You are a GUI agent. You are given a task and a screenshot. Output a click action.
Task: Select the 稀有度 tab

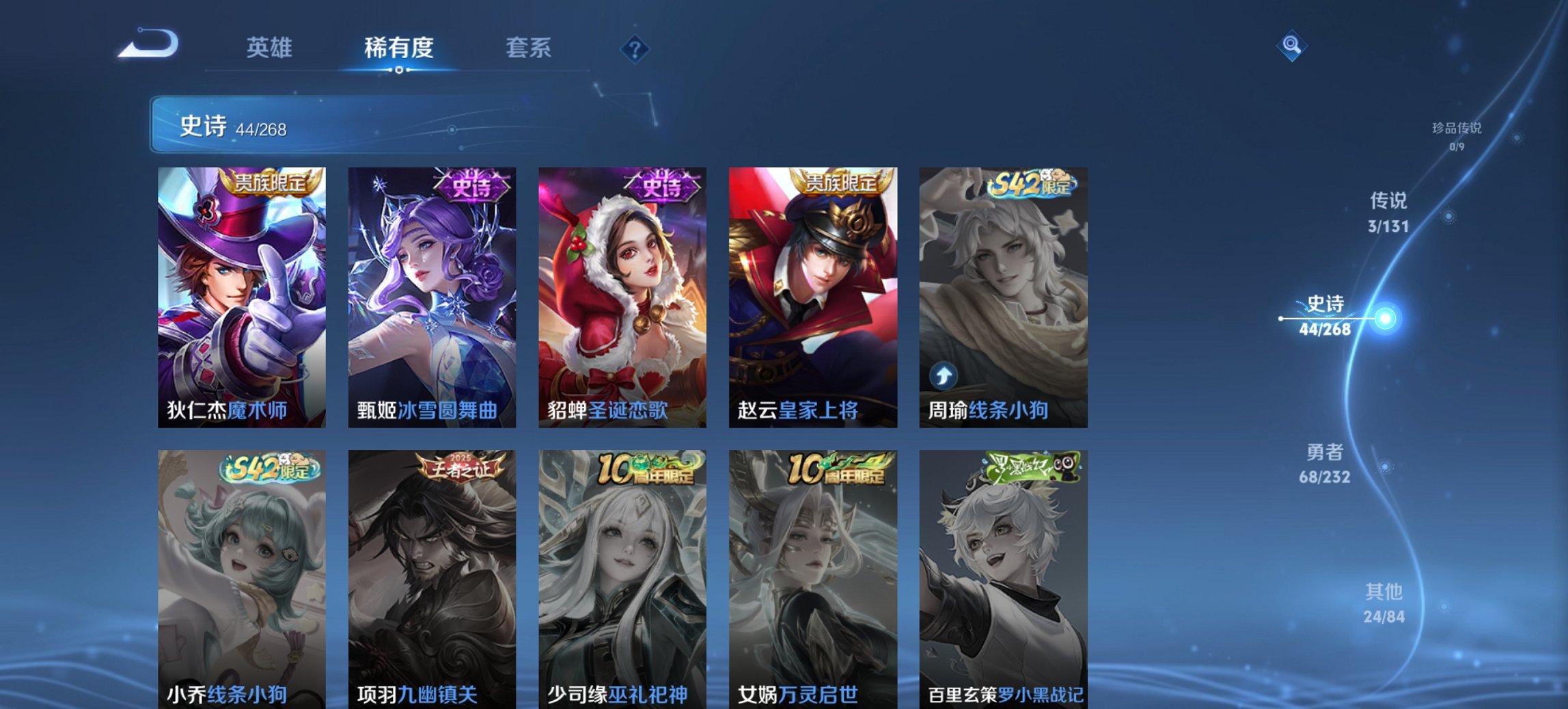pyautogui.click(x=397, y=48)
